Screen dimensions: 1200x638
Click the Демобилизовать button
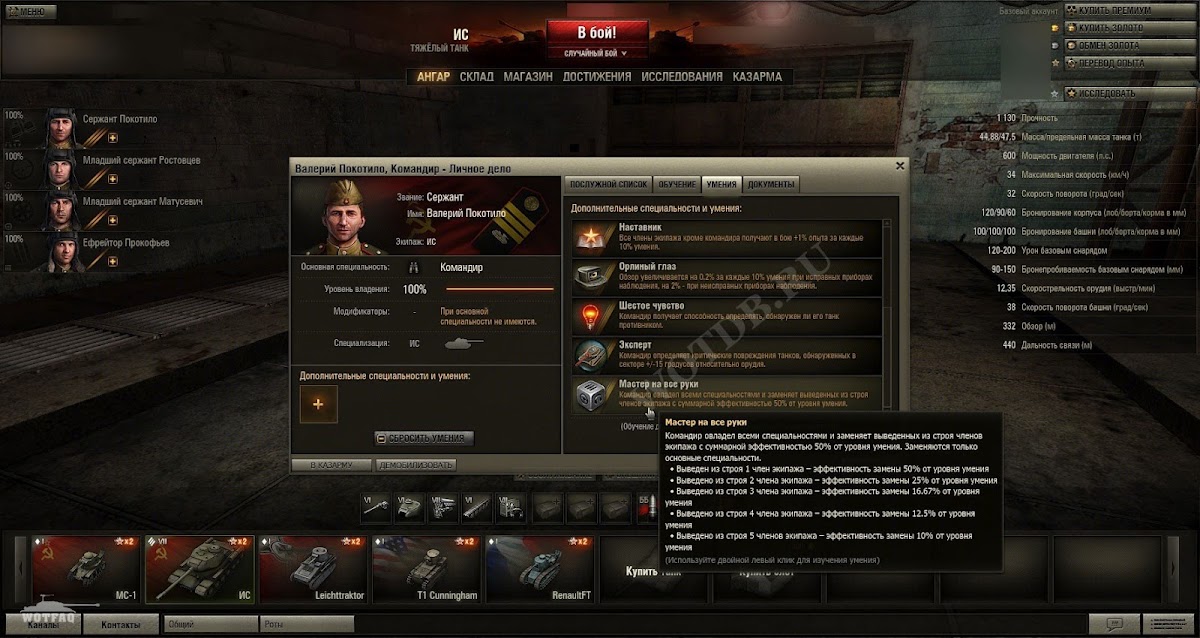[416, 465]
